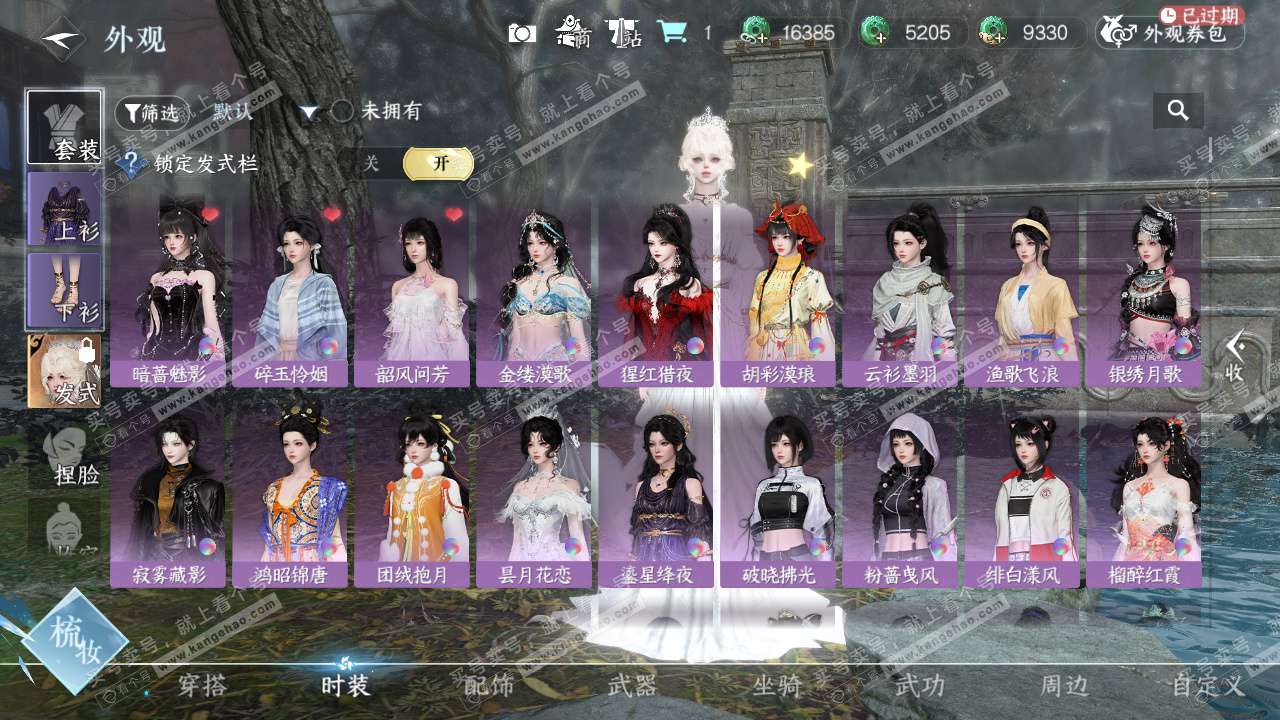This screenshot has width=1280, height=720.
Task: Switch to the 配饰 accessories tab
Action: (x=489, y=685)
